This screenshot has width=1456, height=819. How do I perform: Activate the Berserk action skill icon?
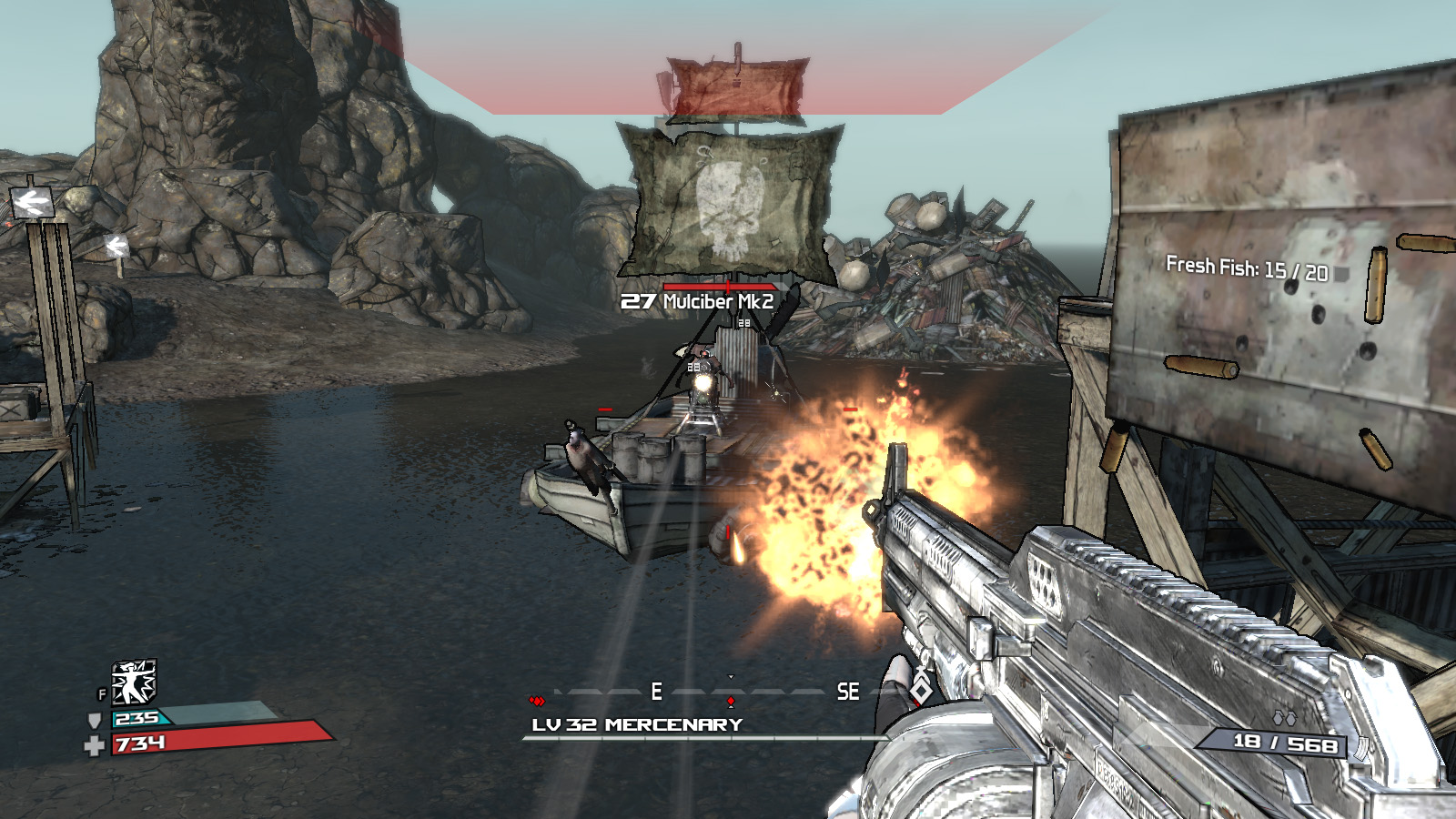coord(133,682)
